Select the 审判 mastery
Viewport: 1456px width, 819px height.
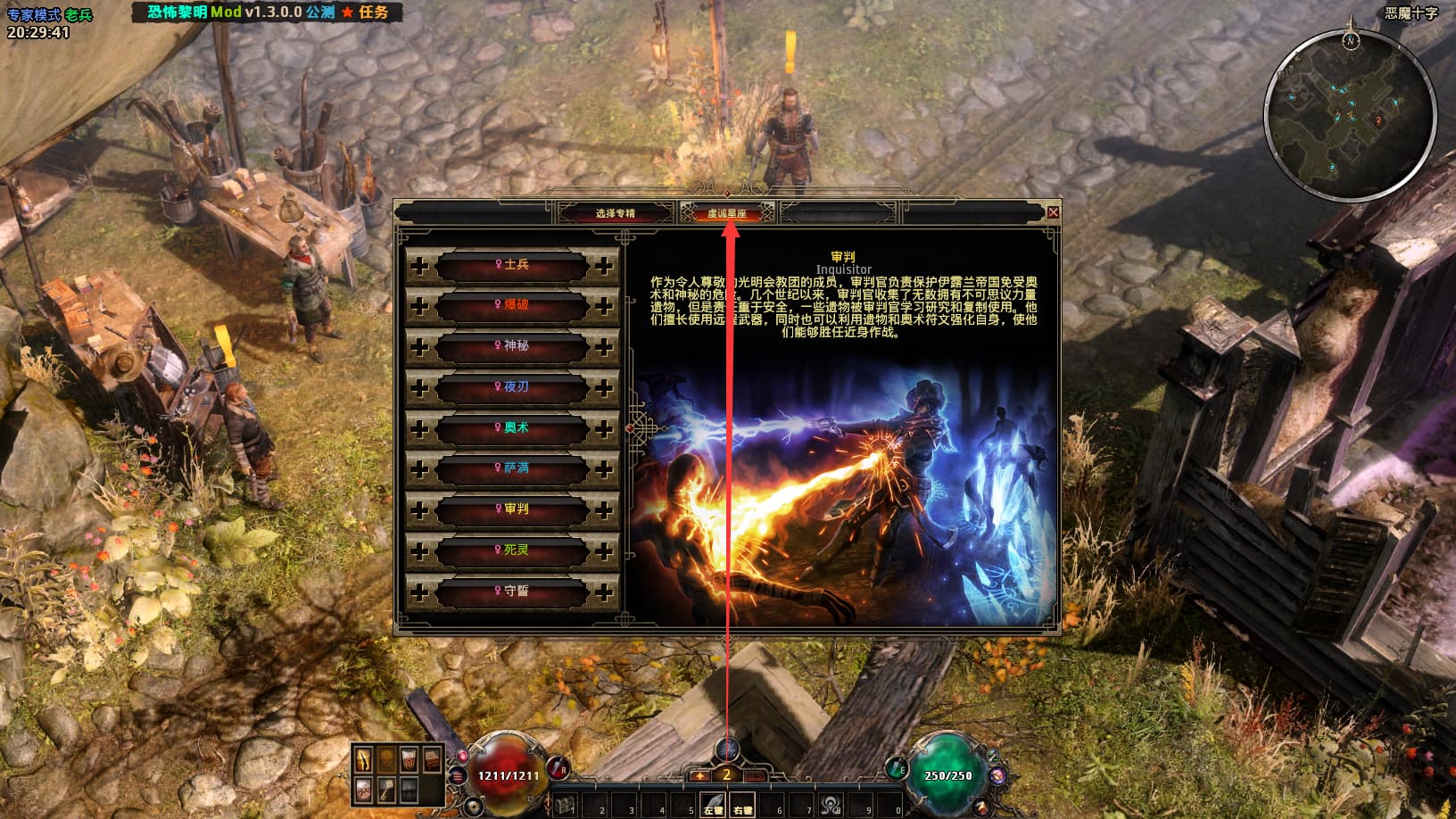tap(512, 509)
